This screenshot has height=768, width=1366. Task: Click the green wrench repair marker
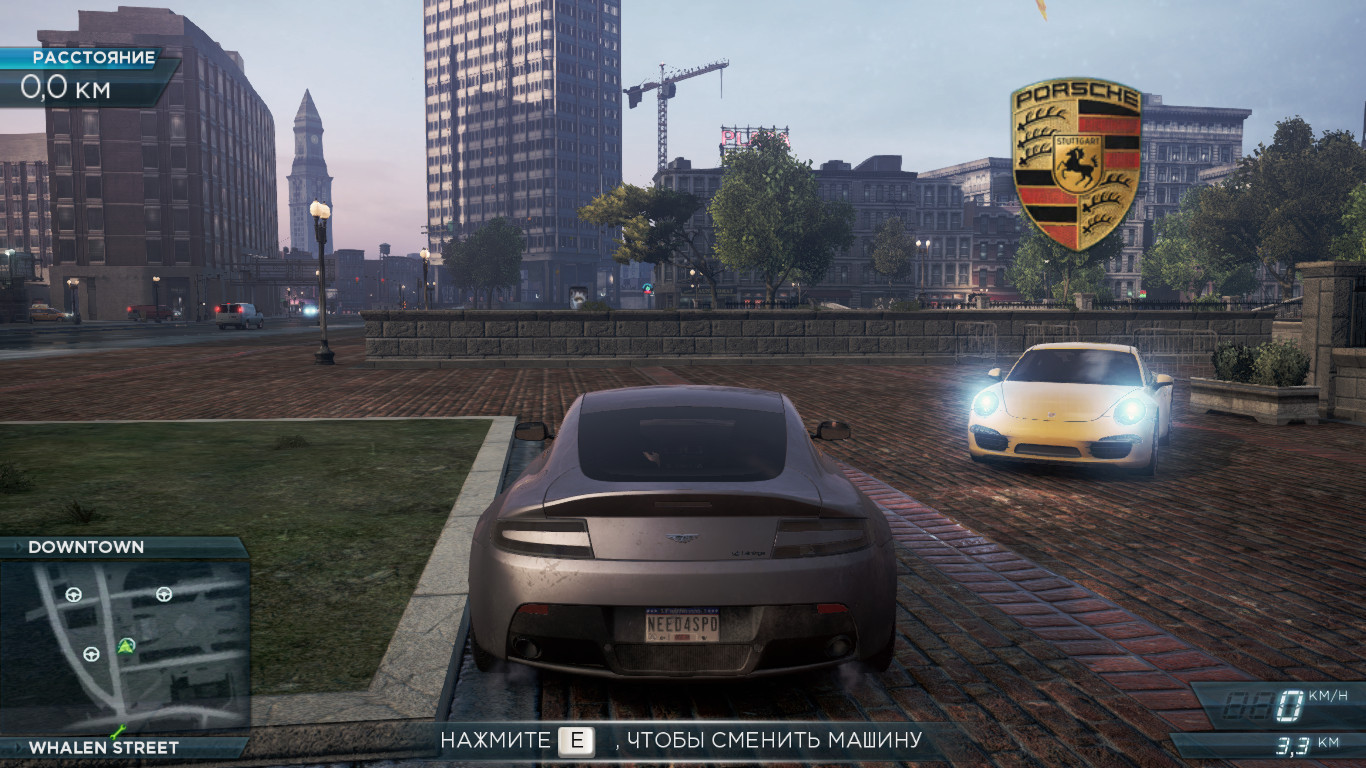click(118, 731)
